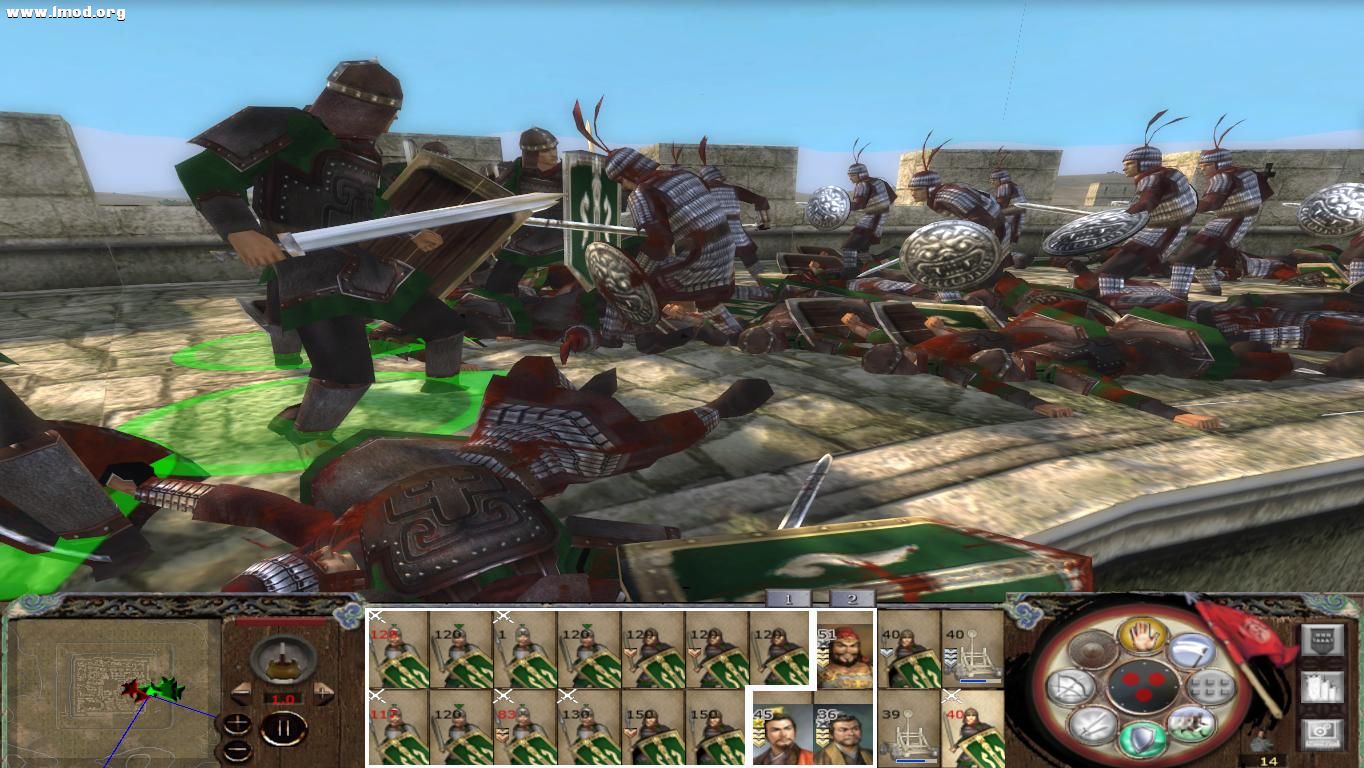Open the camera options icon
Viewport: 1364px width, 768px height.
(x=1321, y=731)
